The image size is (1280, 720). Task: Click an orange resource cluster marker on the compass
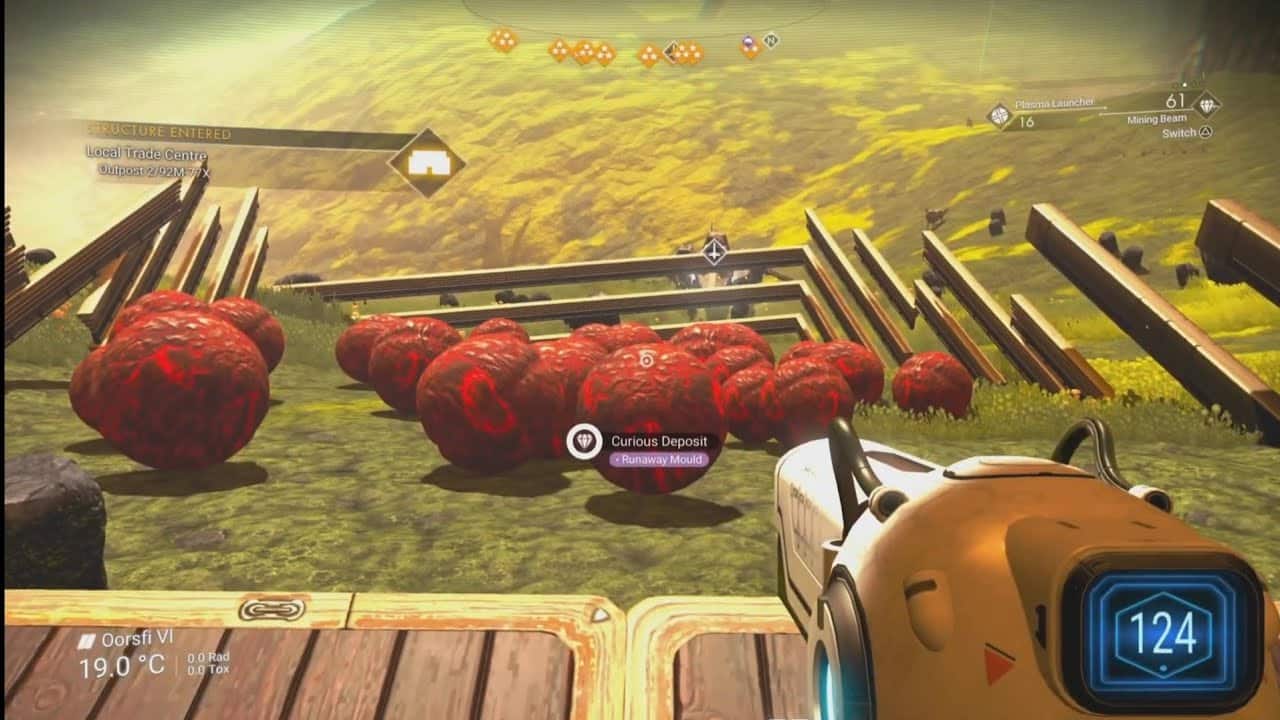click(x=505, y=43)
